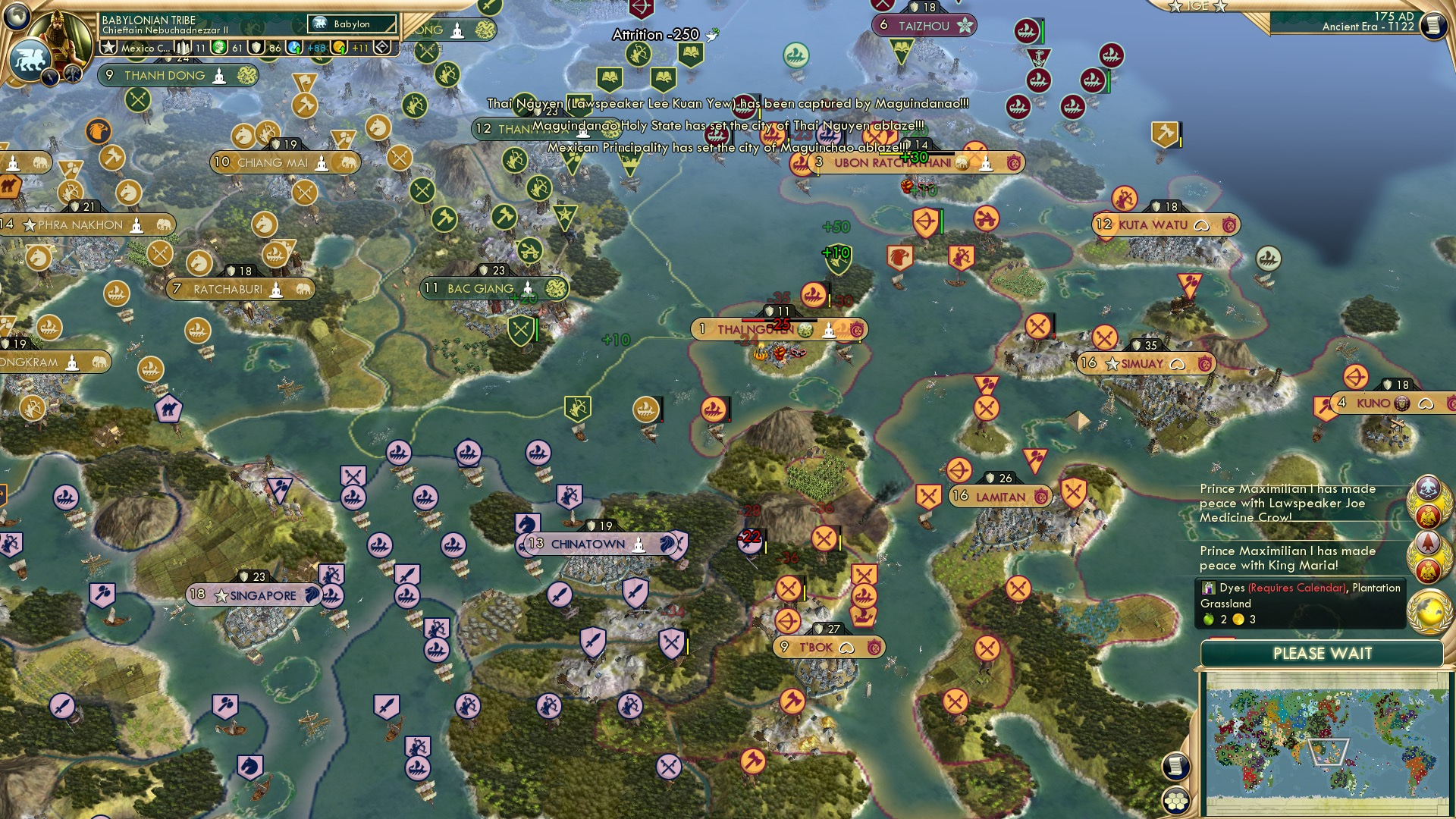Click the shield icon showing 86 in top bar

coord(257,48)
